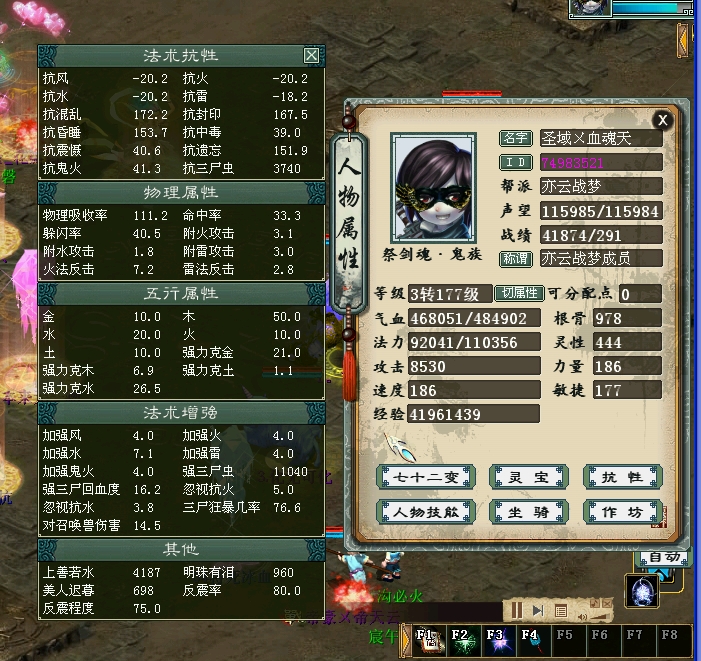701x661 pixels.
Task: Open the 七十二变 transformations menu
Action: [x=423, y=477]
